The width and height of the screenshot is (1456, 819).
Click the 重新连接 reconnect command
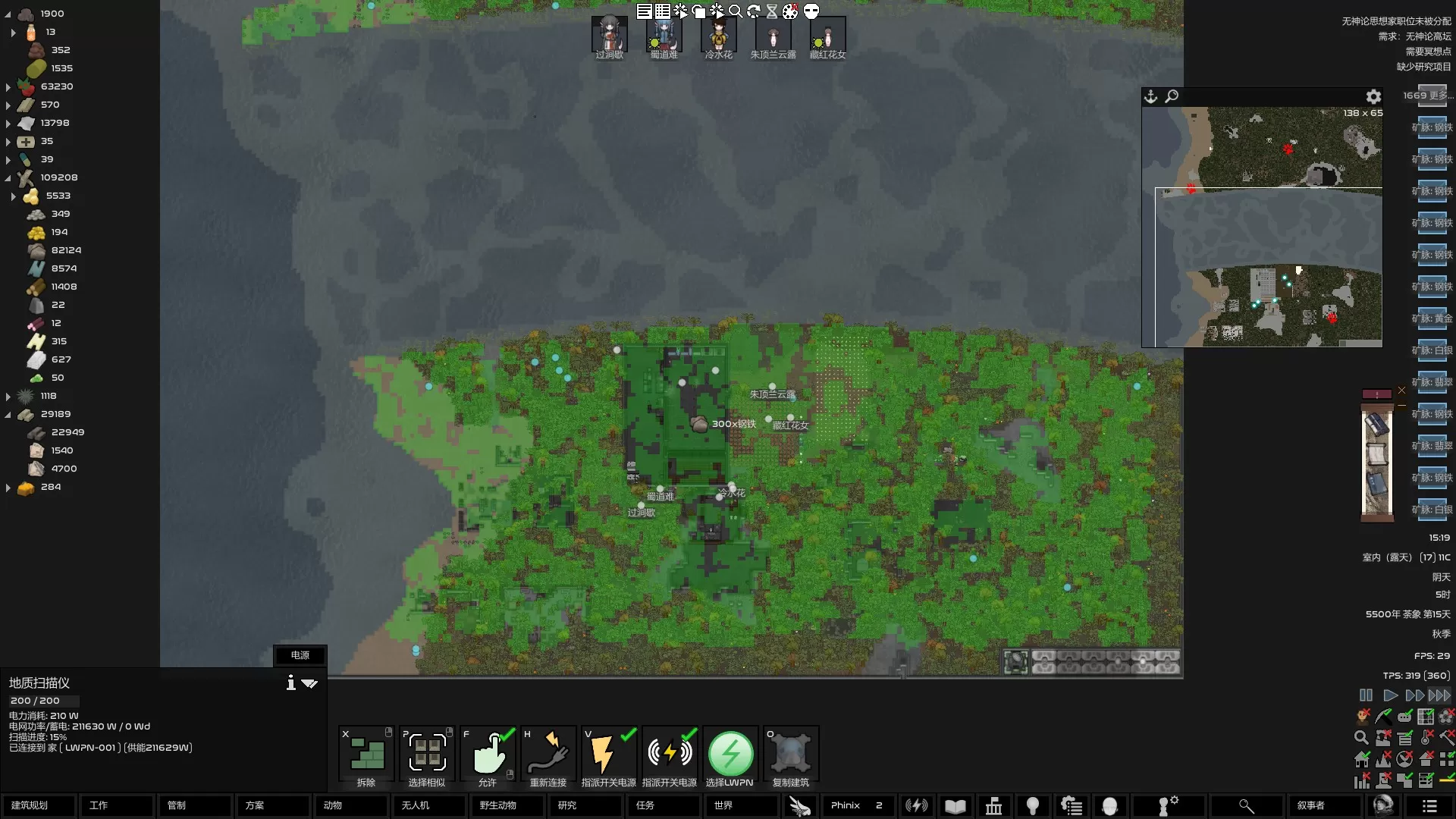click(x=548, y=756)
